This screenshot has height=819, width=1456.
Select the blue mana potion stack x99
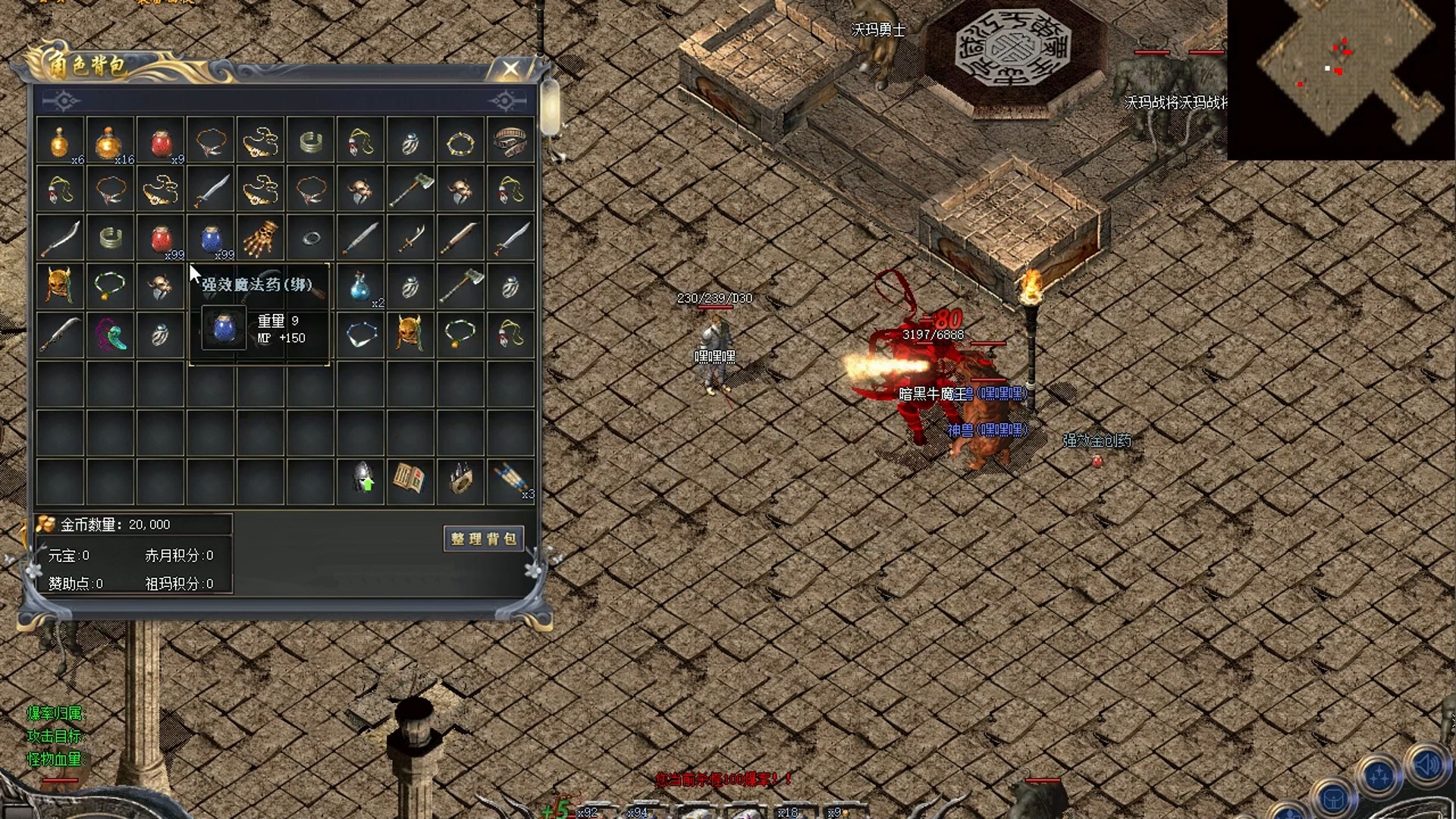[x=212, y=239]
